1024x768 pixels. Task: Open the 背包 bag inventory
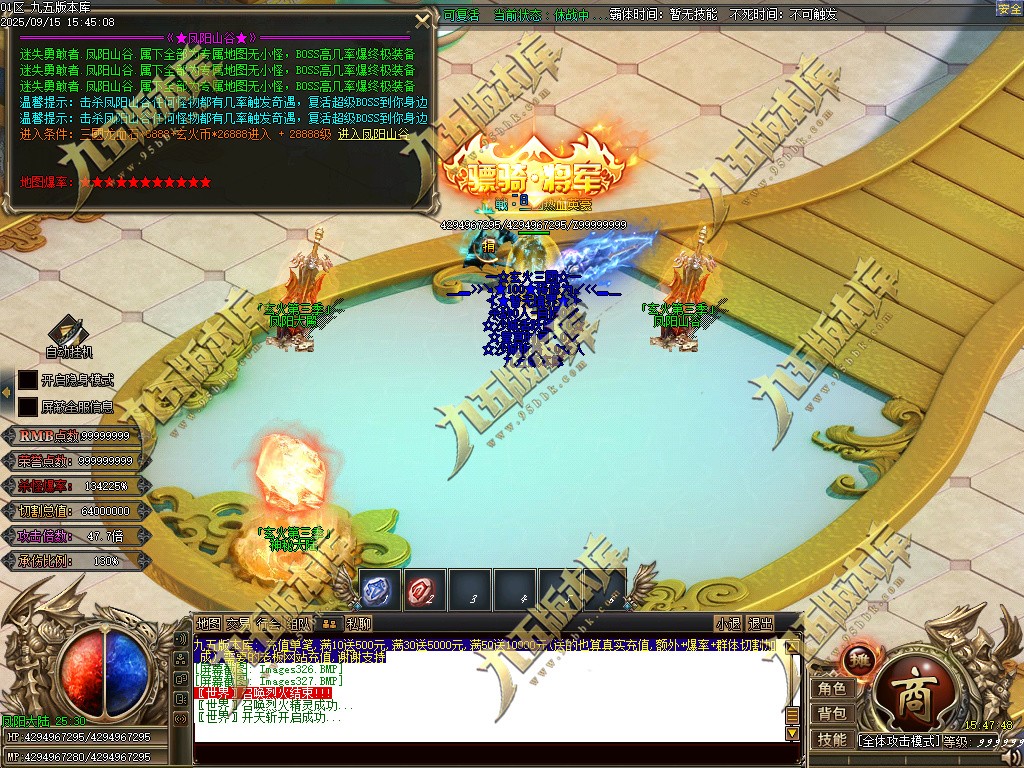tap(832, 714)
